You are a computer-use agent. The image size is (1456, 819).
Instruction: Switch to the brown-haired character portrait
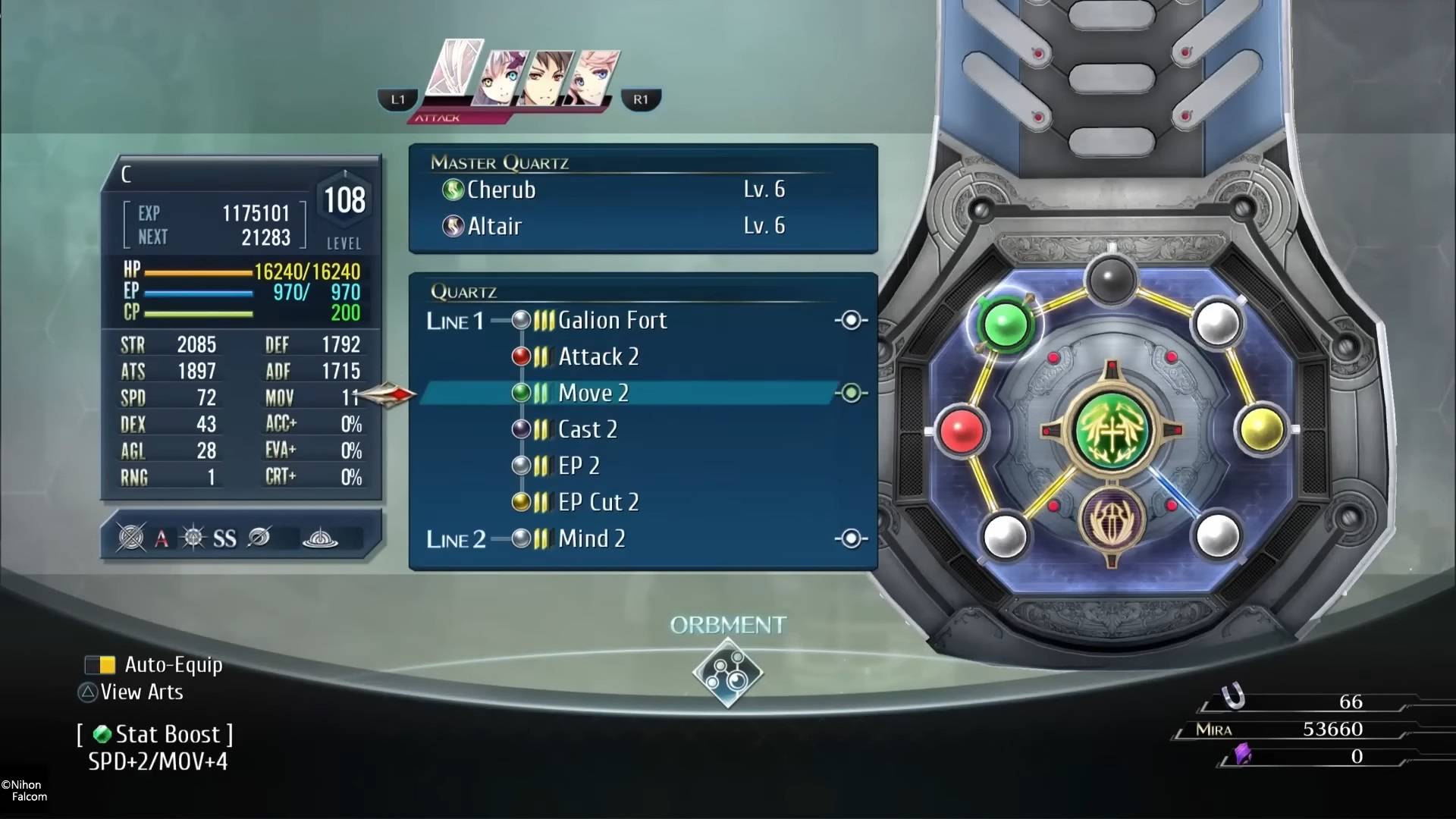[x=550, y=78]
